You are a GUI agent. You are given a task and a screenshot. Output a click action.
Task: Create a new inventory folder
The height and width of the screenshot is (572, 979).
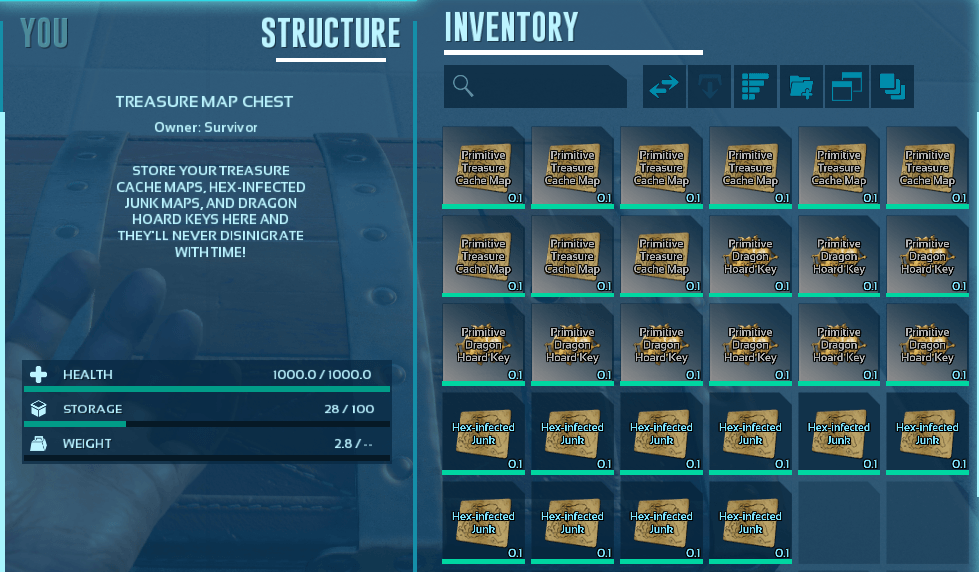coord(801,87)
